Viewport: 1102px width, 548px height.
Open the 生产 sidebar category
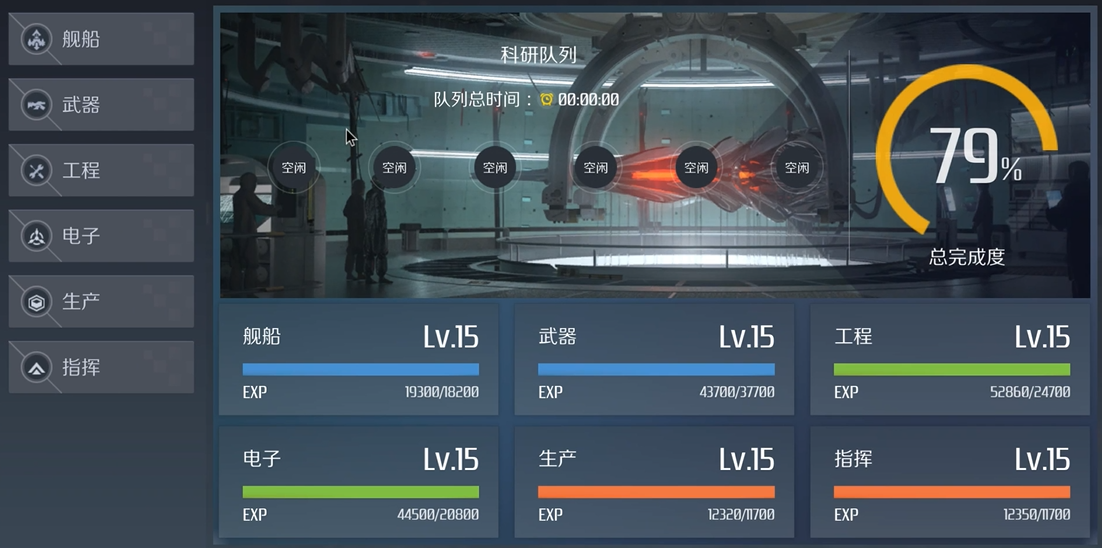click(100, 302)
